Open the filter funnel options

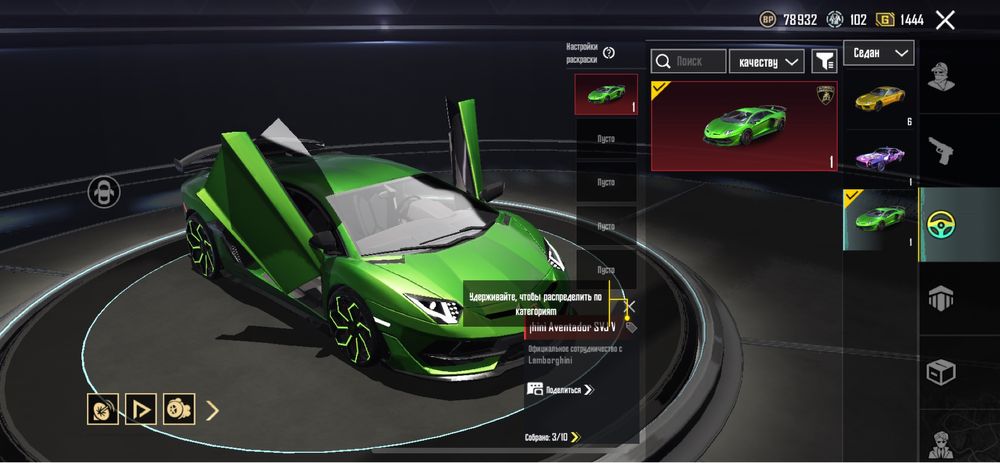tap(824, 62)
